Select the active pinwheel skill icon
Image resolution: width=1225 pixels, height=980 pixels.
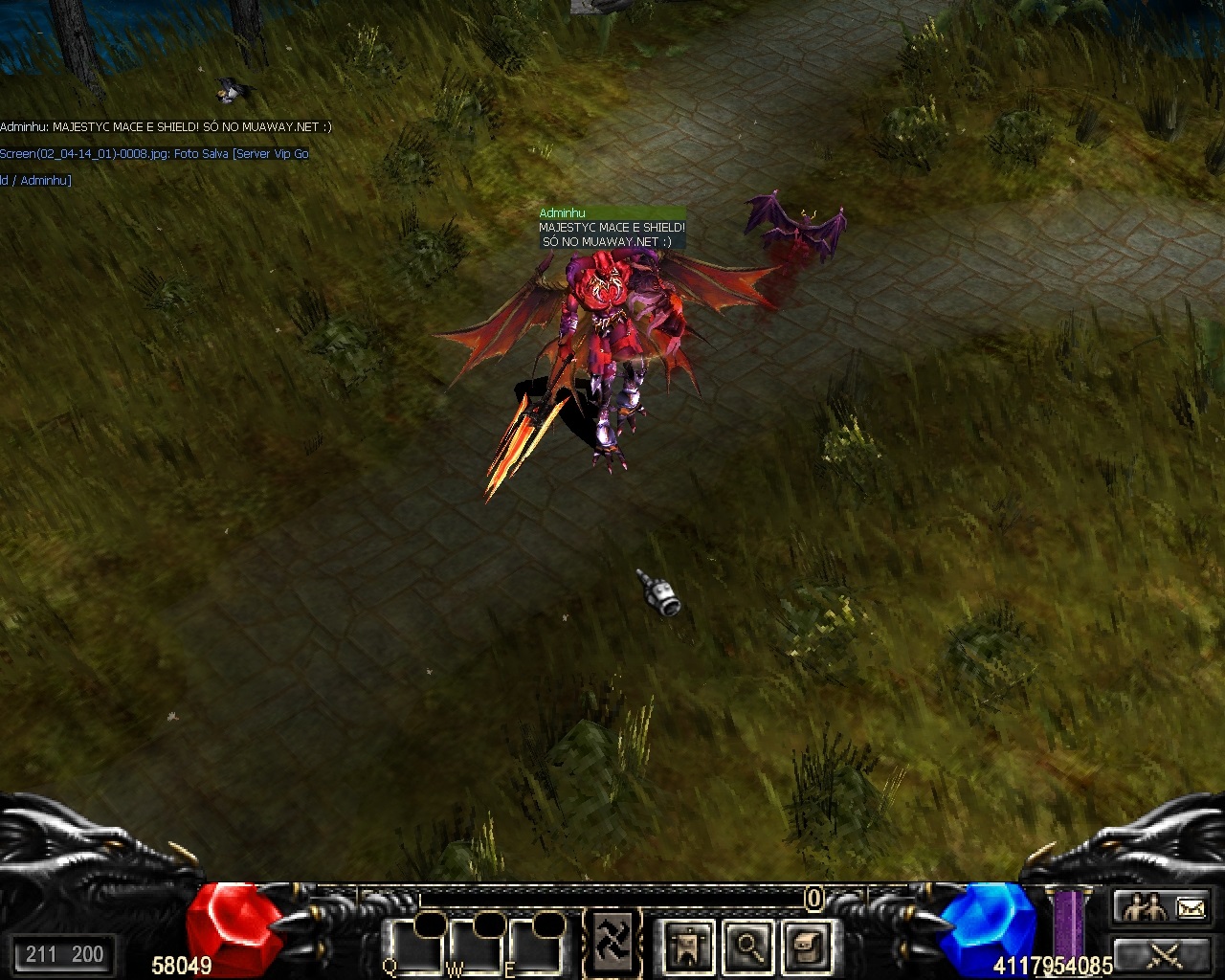[x=612, y=943]
